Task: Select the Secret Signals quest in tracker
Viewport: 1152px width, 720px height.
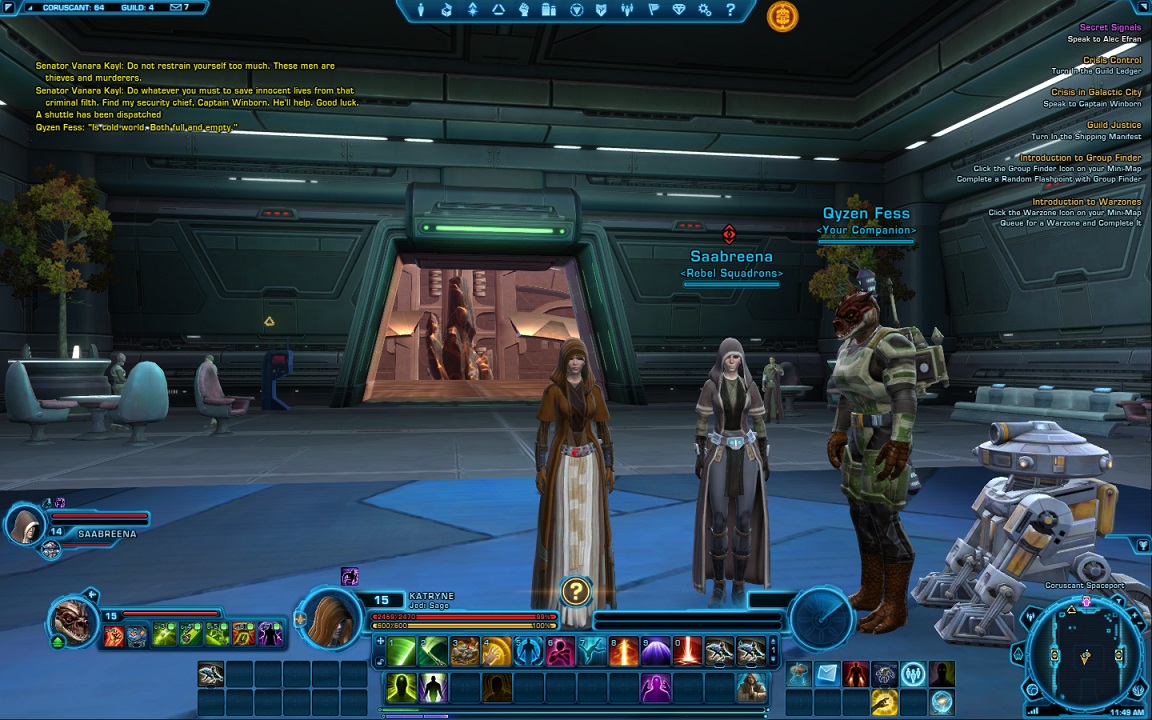Action: click(1110, 28)
